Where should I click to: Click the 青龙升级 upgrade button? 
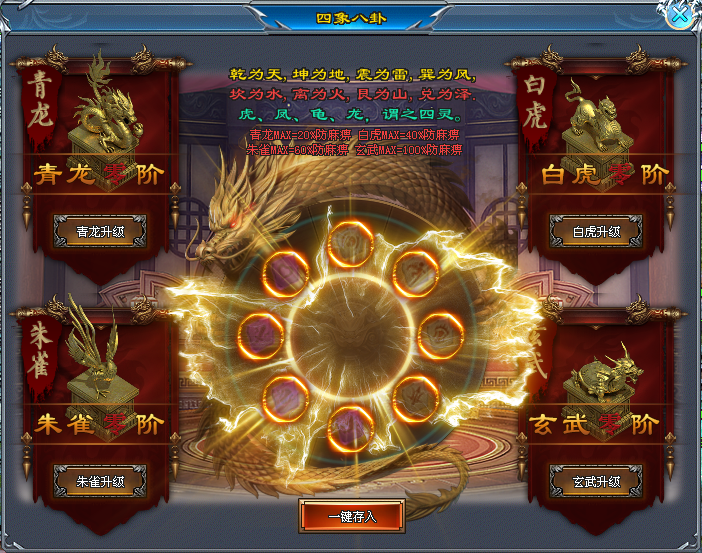[100, 231]
